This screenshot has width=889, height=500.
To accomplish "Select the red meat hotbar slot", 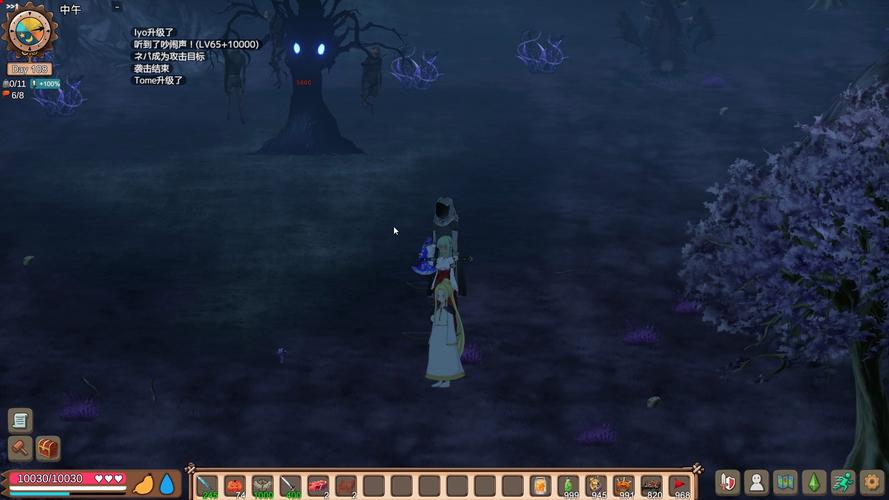I will (318, 486).
